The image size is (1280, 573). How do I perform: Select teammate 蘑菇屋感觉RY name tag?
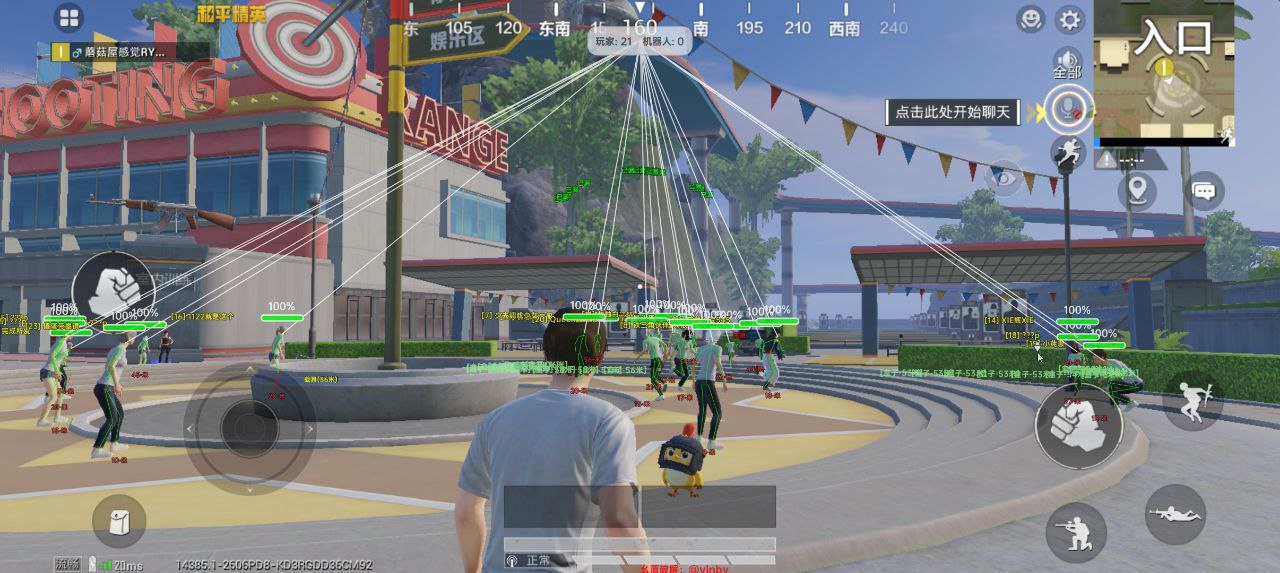tap(131, 51)
